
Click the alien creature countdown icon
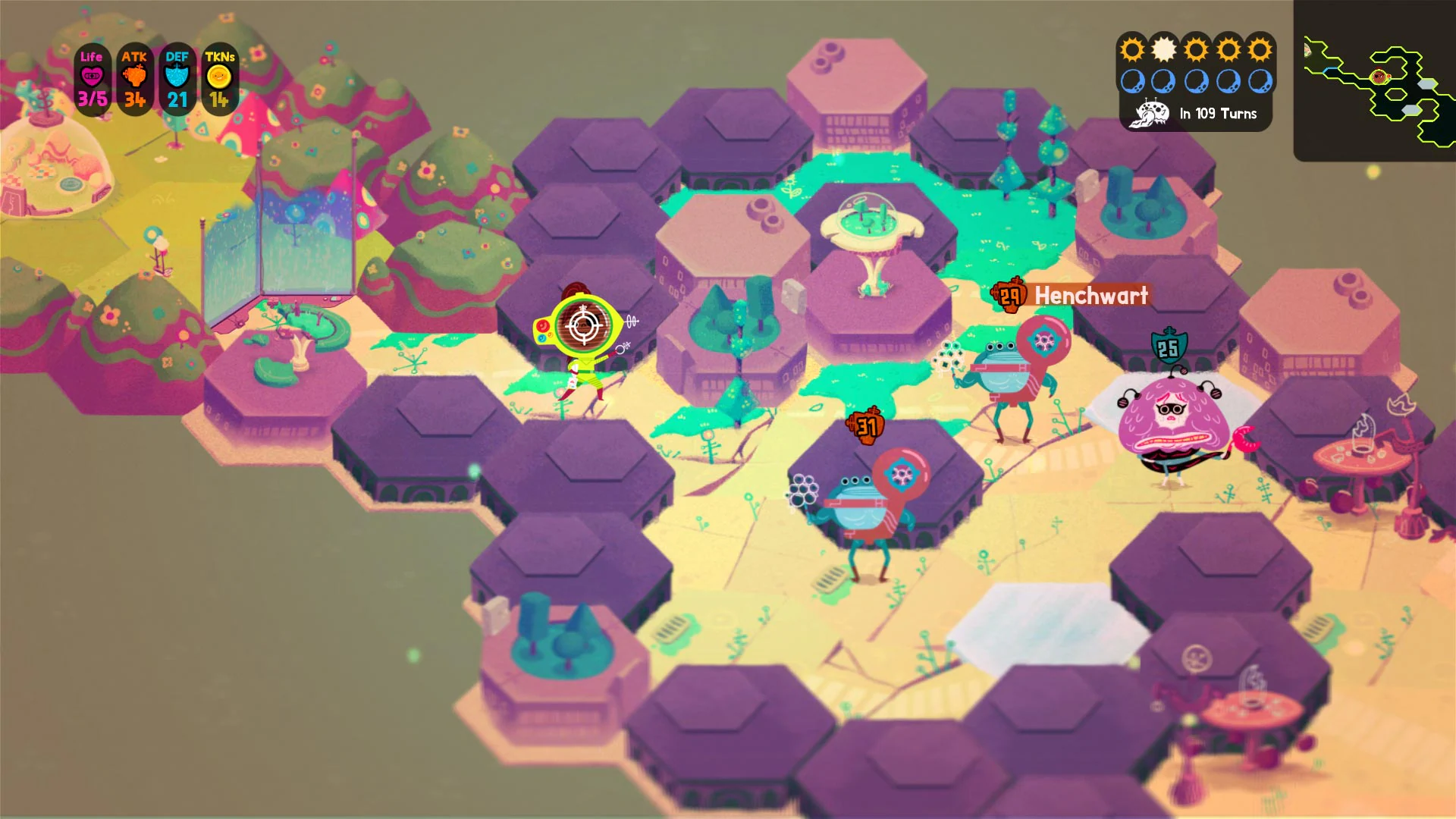tap(1148, 111)
